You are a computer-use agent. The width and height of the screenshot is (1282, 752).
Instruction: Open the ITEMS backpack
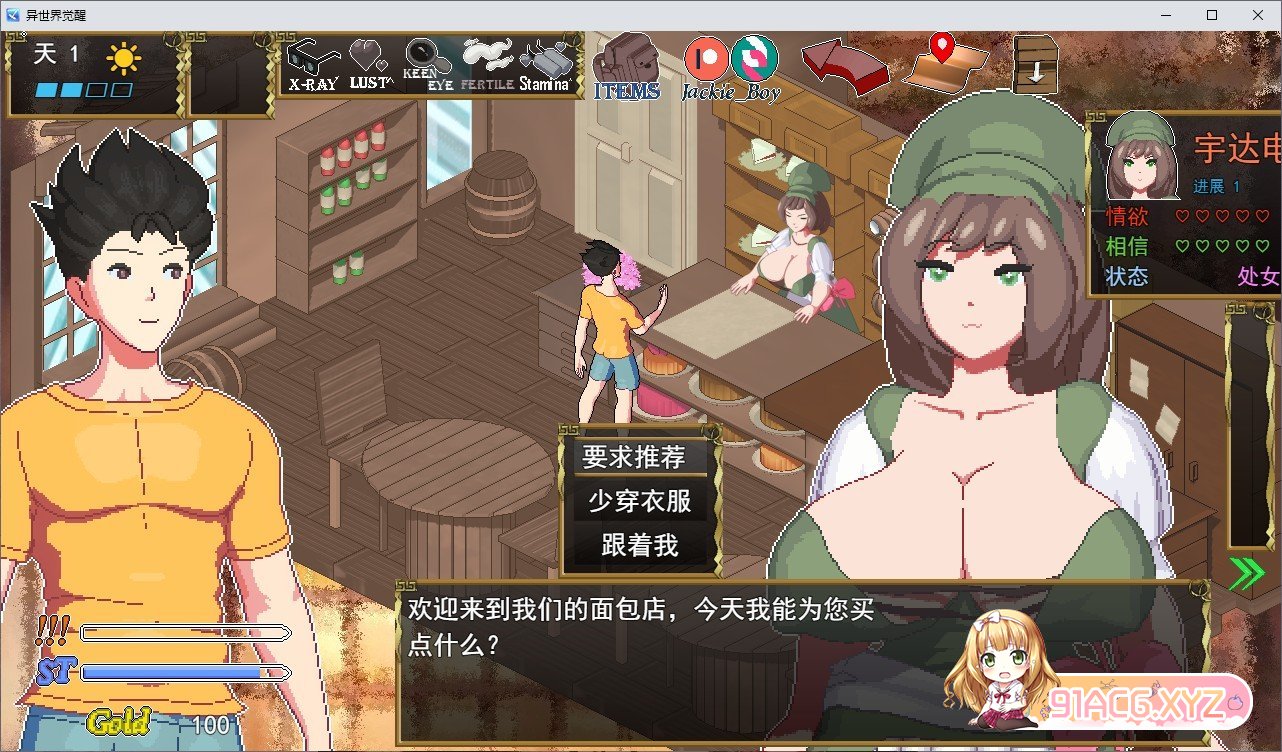(x=626, y=66)
